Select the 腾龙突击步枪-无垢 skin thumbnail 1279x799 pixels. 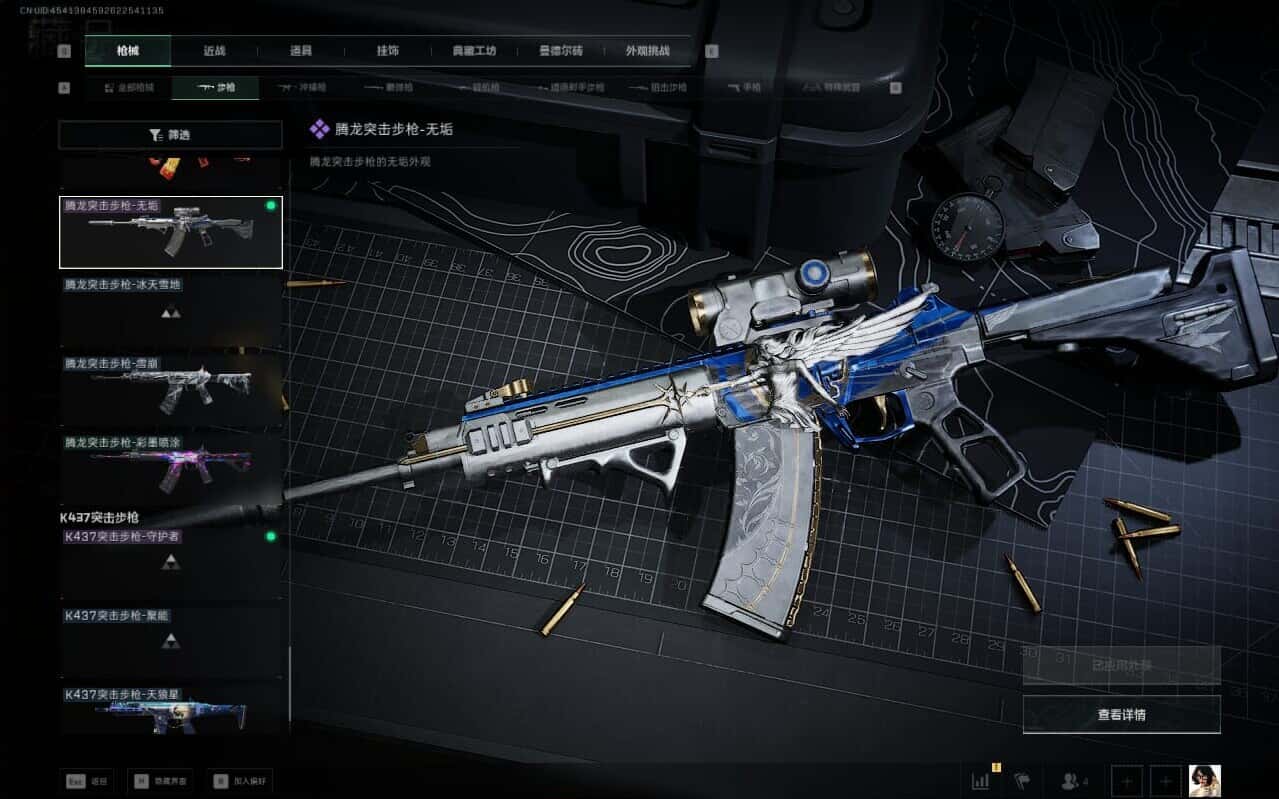point(170,232)
